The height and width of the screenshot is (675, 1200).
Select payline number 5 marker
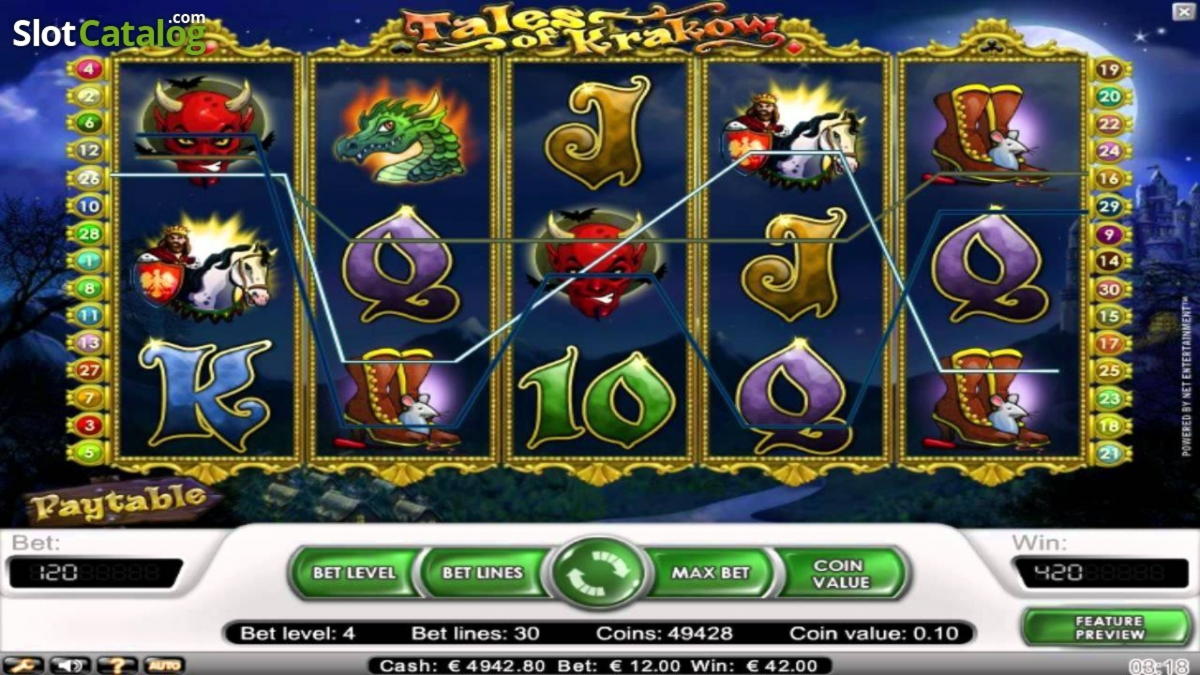coord(89,452)
